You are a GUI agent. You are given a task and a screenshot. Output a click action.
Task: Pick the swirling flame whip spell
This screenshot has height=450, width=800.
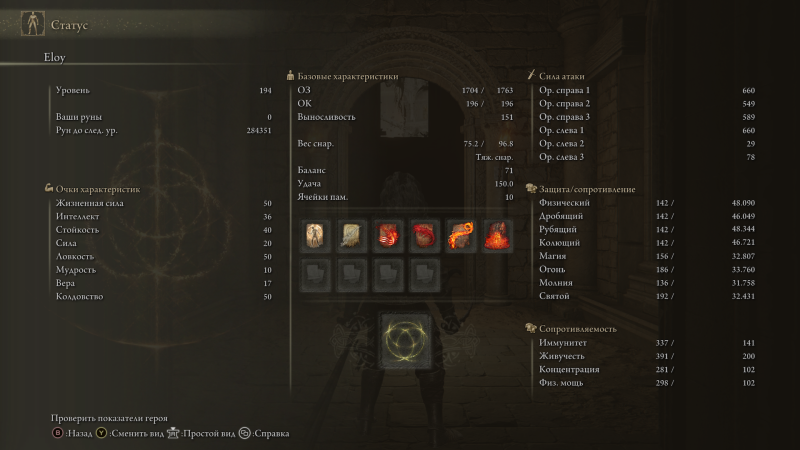[x=461, y=236]
